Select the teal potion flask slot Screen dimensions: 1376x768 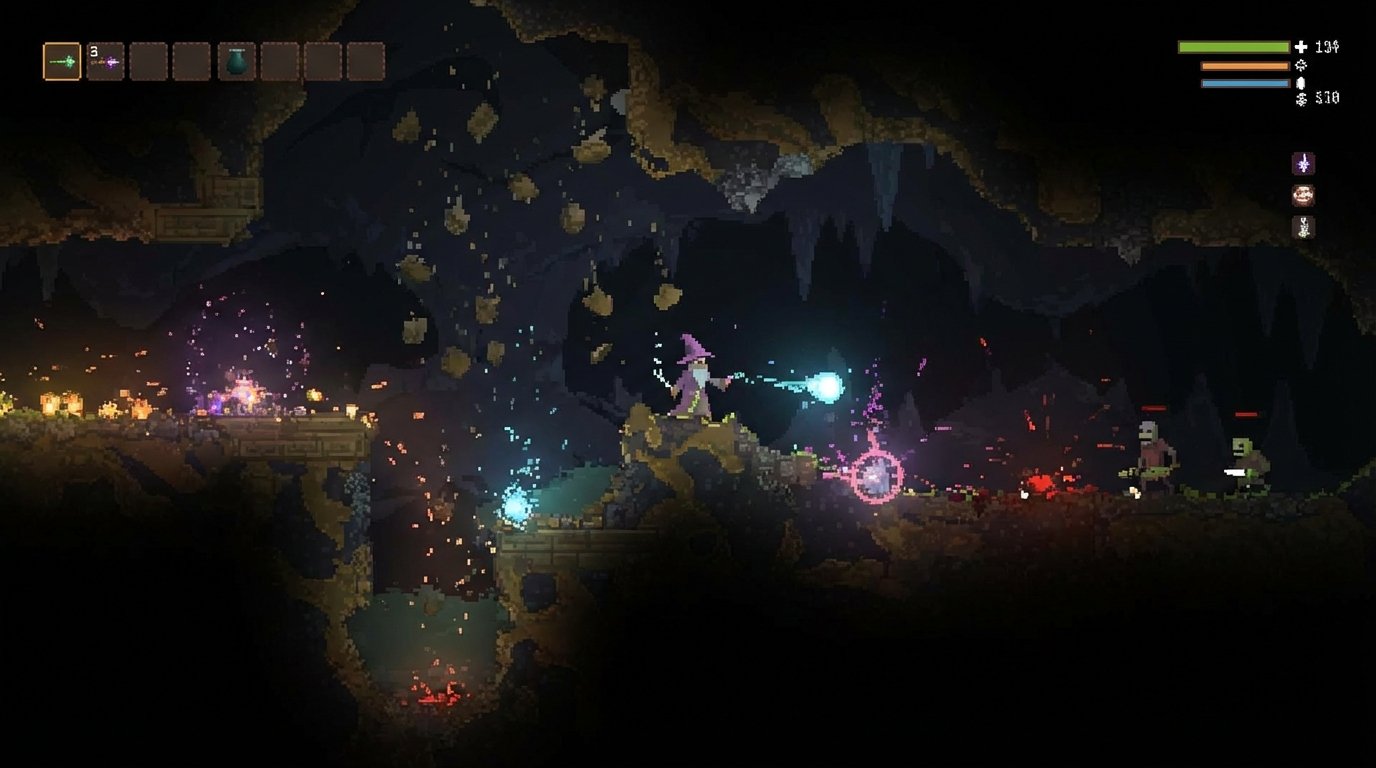(x=237, y=62)
